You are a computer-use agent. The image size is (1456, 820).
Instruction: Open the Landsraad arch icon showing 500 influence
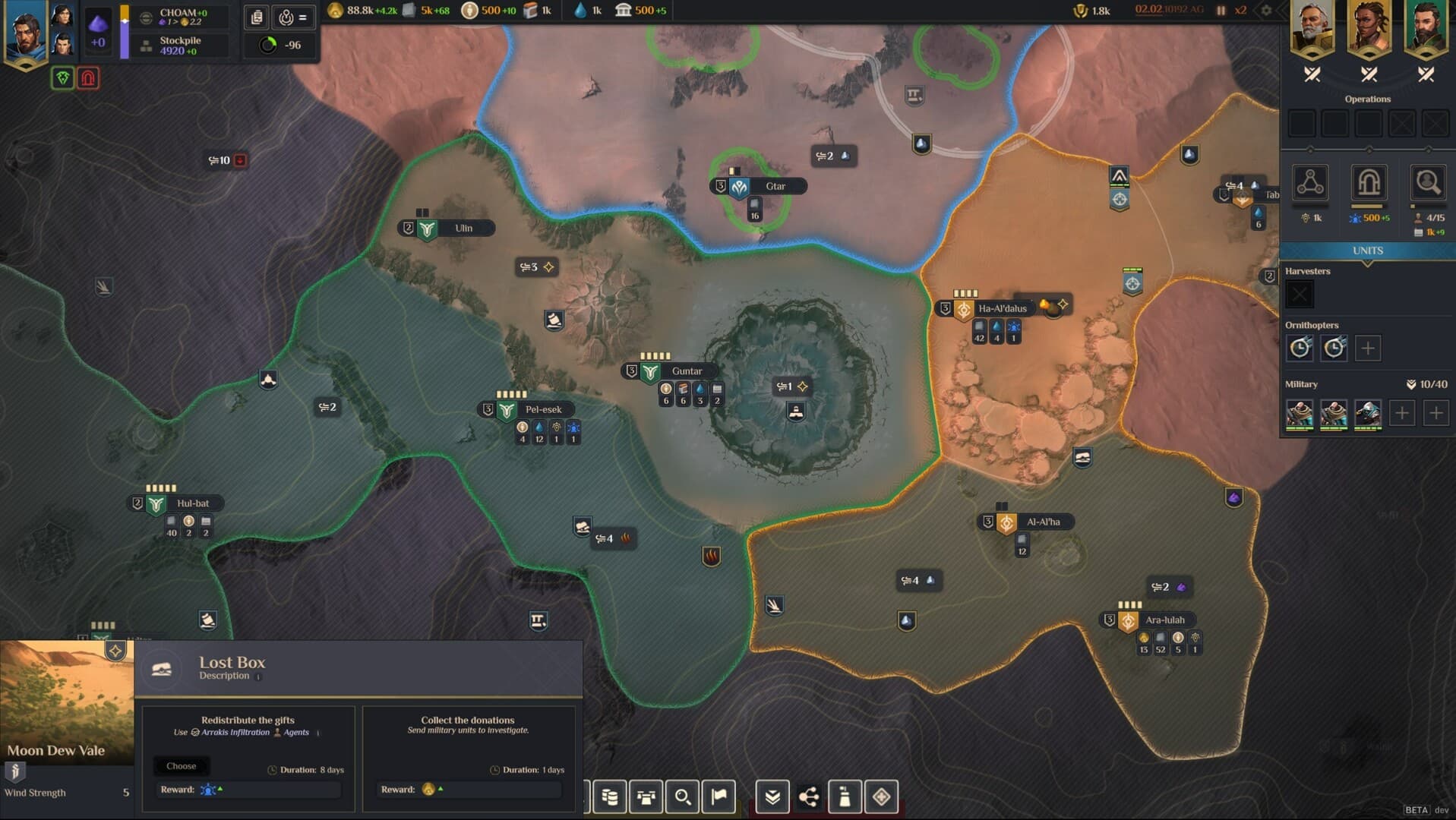click(x=1368, y=184)
